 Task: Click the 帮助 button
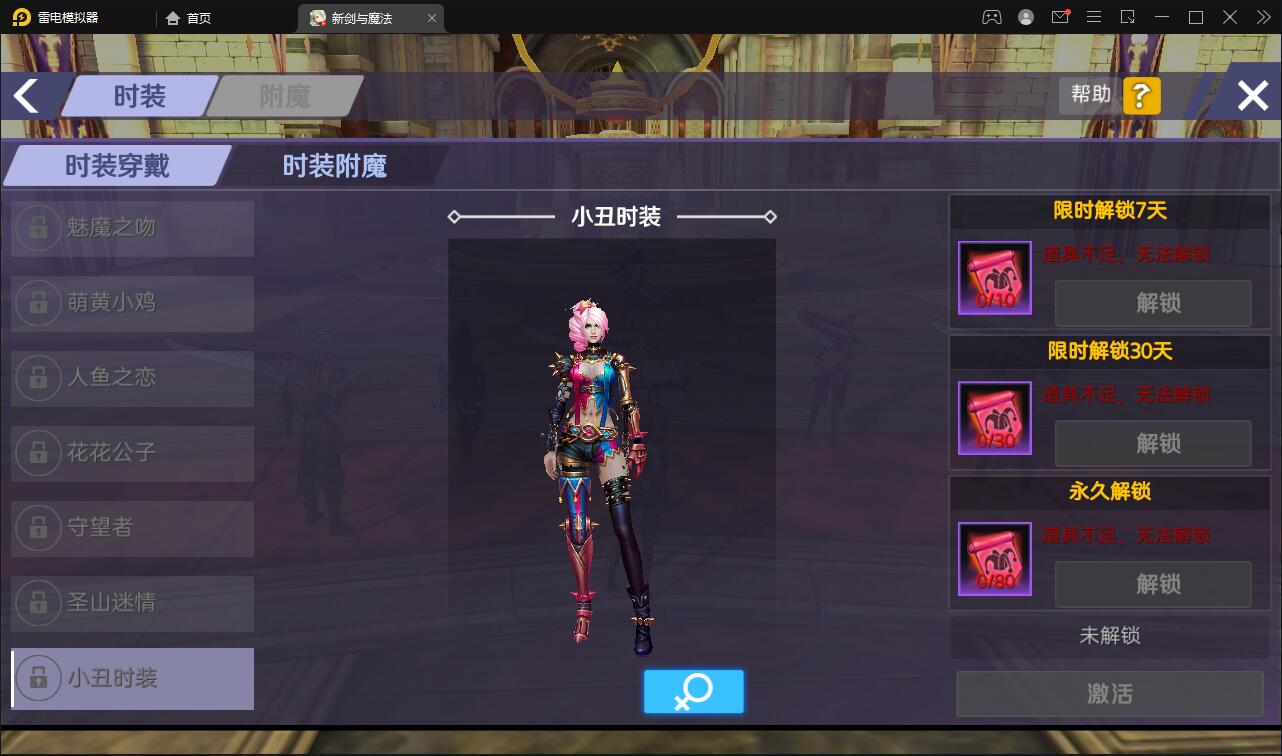(1089, 95)
